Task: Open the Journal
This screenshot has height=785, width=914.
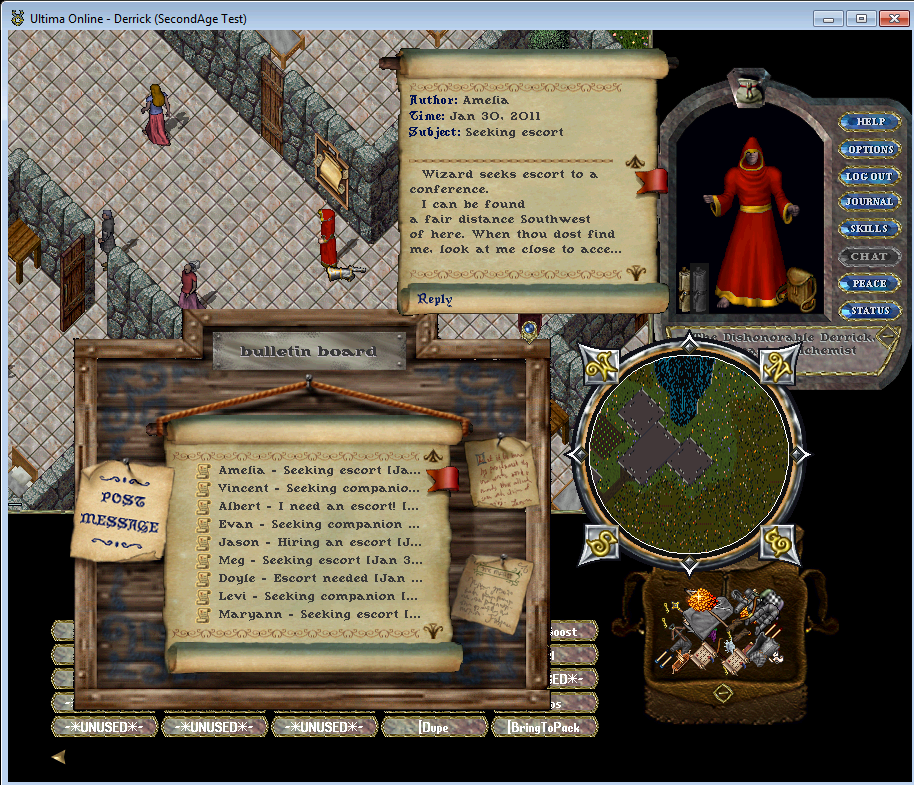Action: pyautogui.click(x=870, y=202)
